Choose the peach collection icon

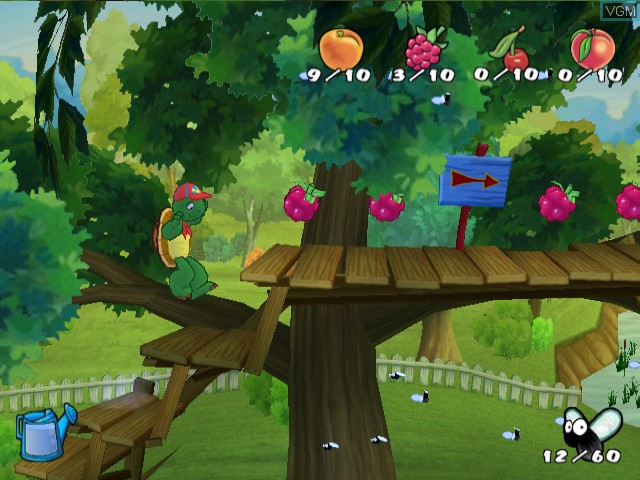point(592,47)
